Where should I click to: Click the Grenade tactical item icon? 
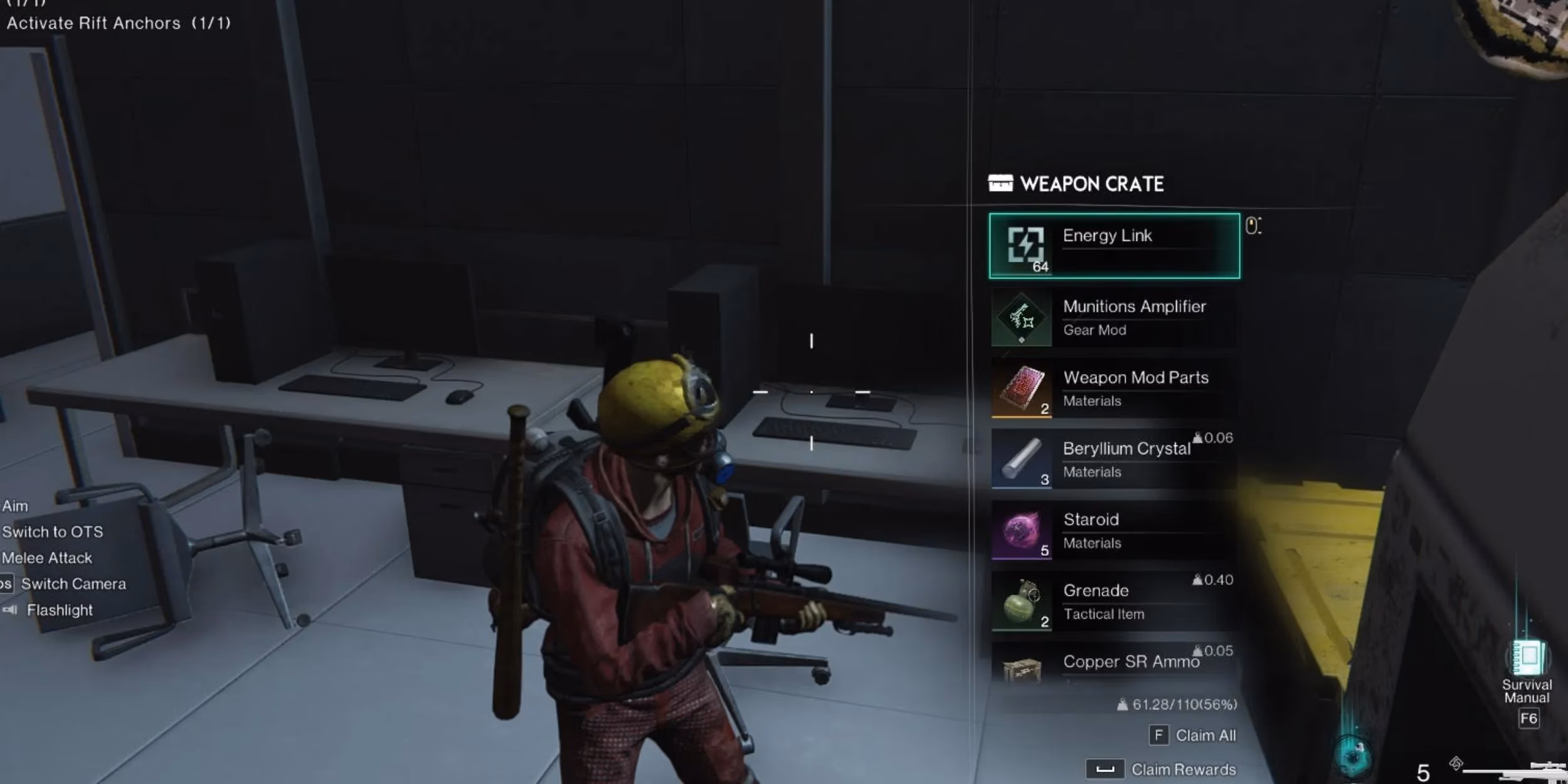1021,602
